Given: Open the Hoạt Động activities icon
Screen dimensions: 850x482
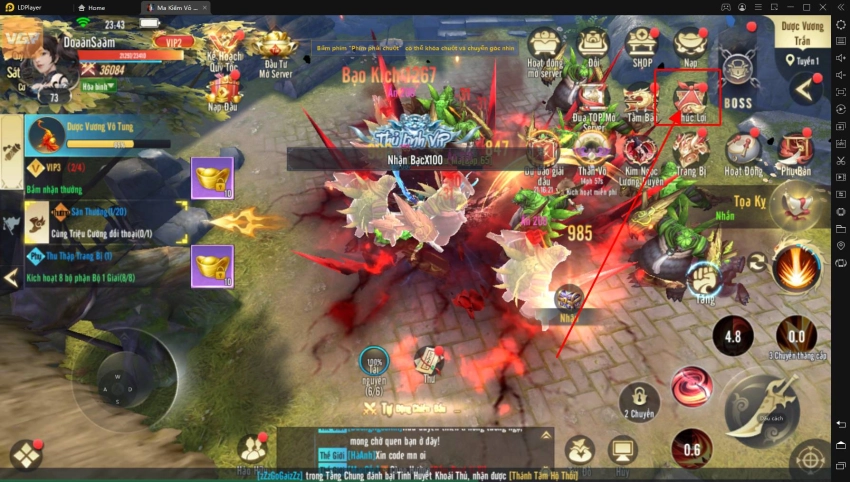Looking at the screenshot, I should click(741, 153).
